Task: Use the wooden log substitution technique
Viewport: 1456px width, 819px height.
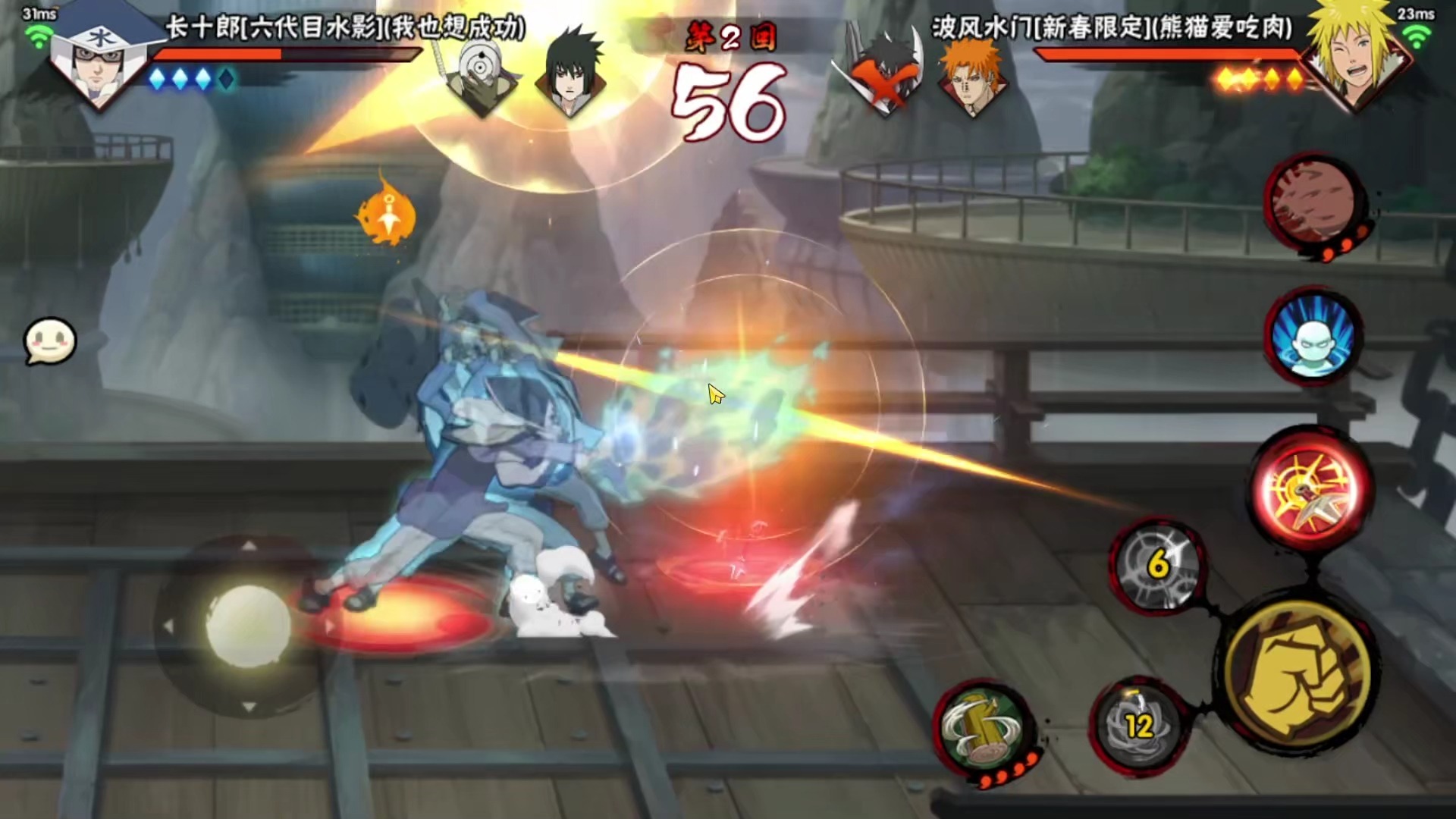Action: point(983,728)
